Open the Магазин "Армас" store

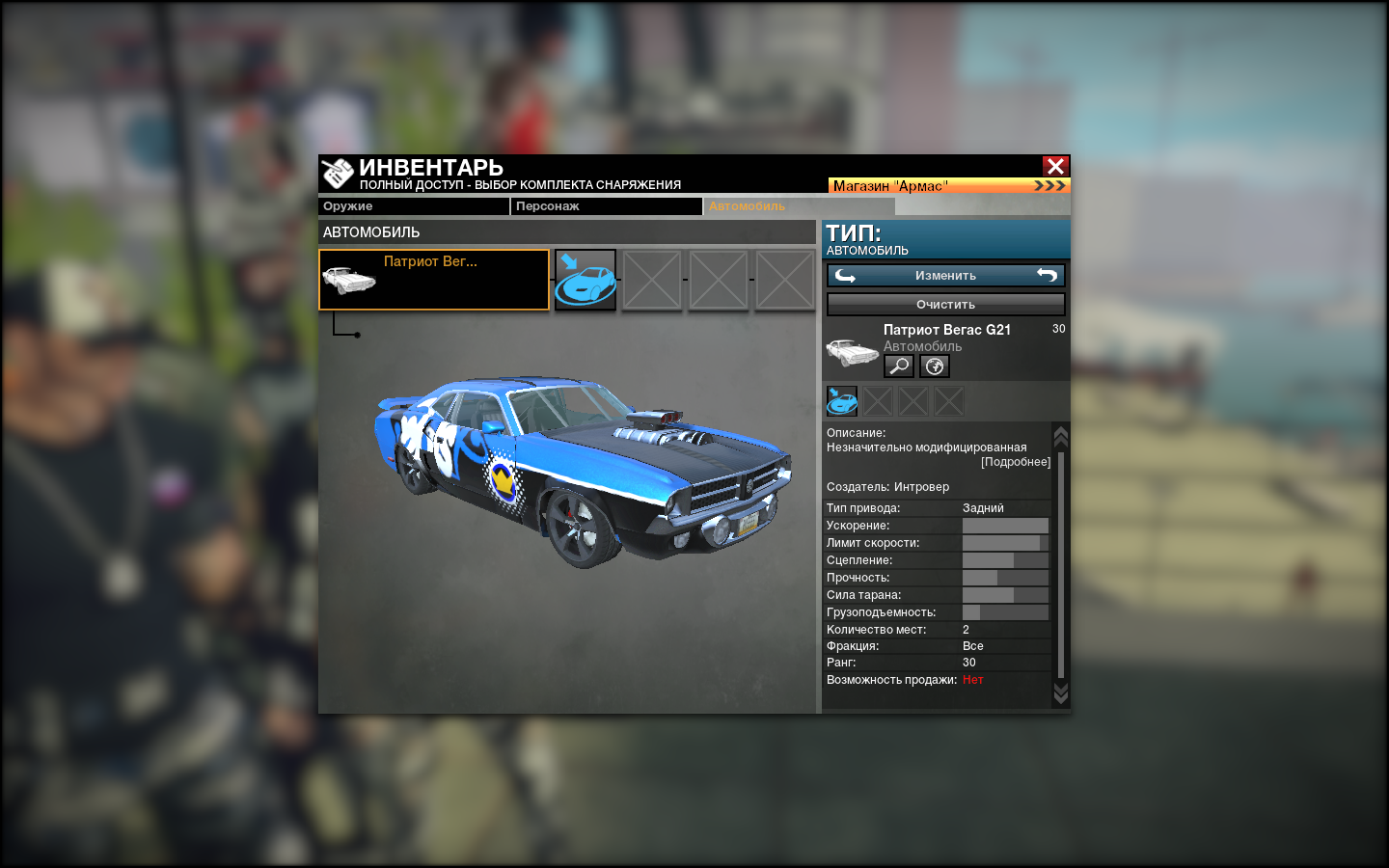click(948, 185)
